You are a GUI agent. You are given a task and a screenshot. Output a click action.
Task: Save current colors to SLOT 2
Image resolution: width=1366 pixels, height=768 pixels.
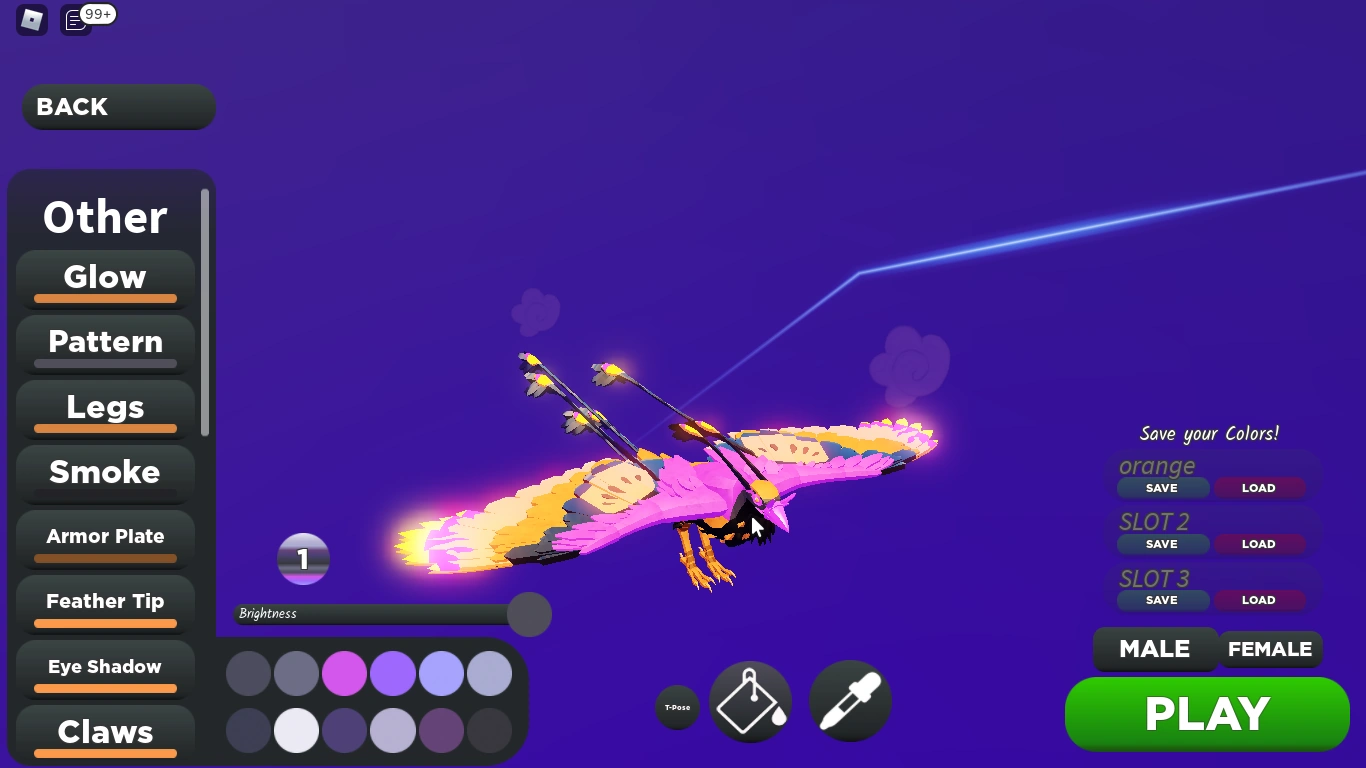(1162, 544)
